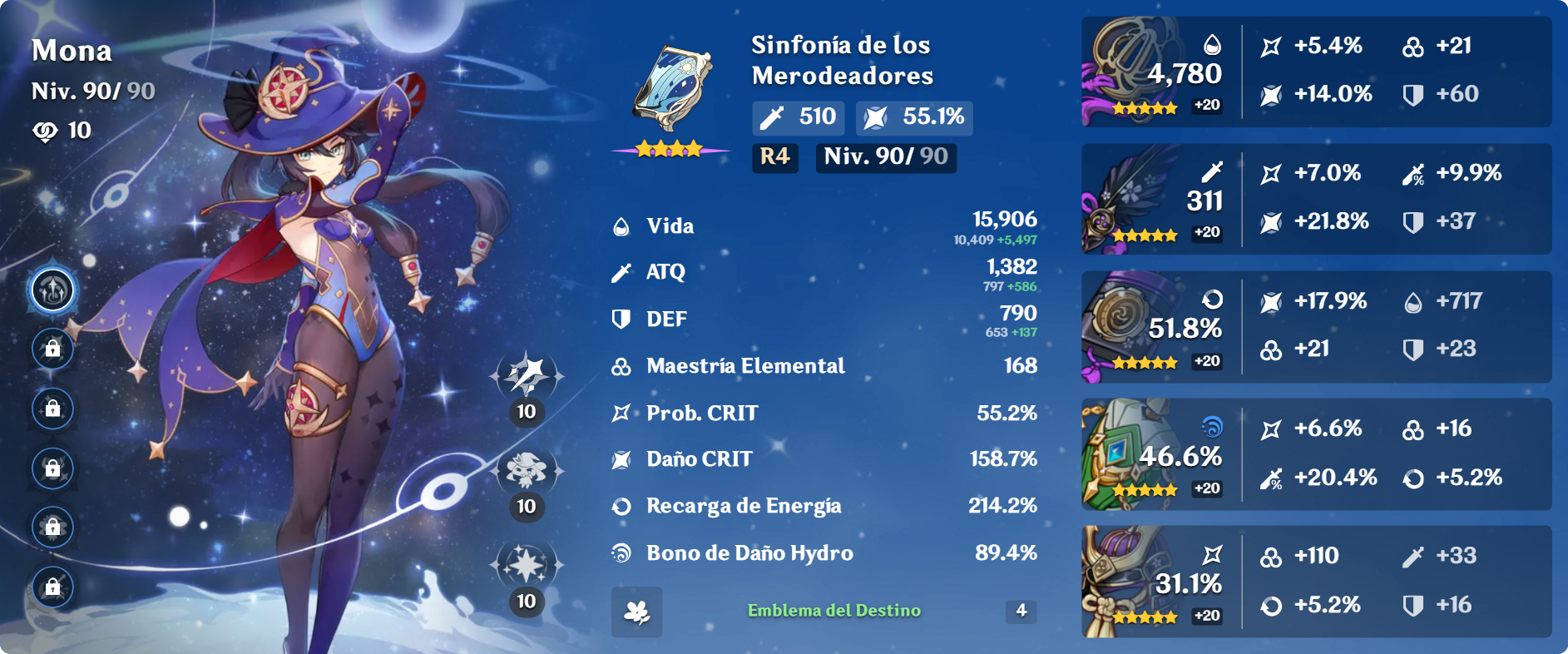
Task: Click the feather icon next to Emblema del Destino
Action: tap(636, 613)
